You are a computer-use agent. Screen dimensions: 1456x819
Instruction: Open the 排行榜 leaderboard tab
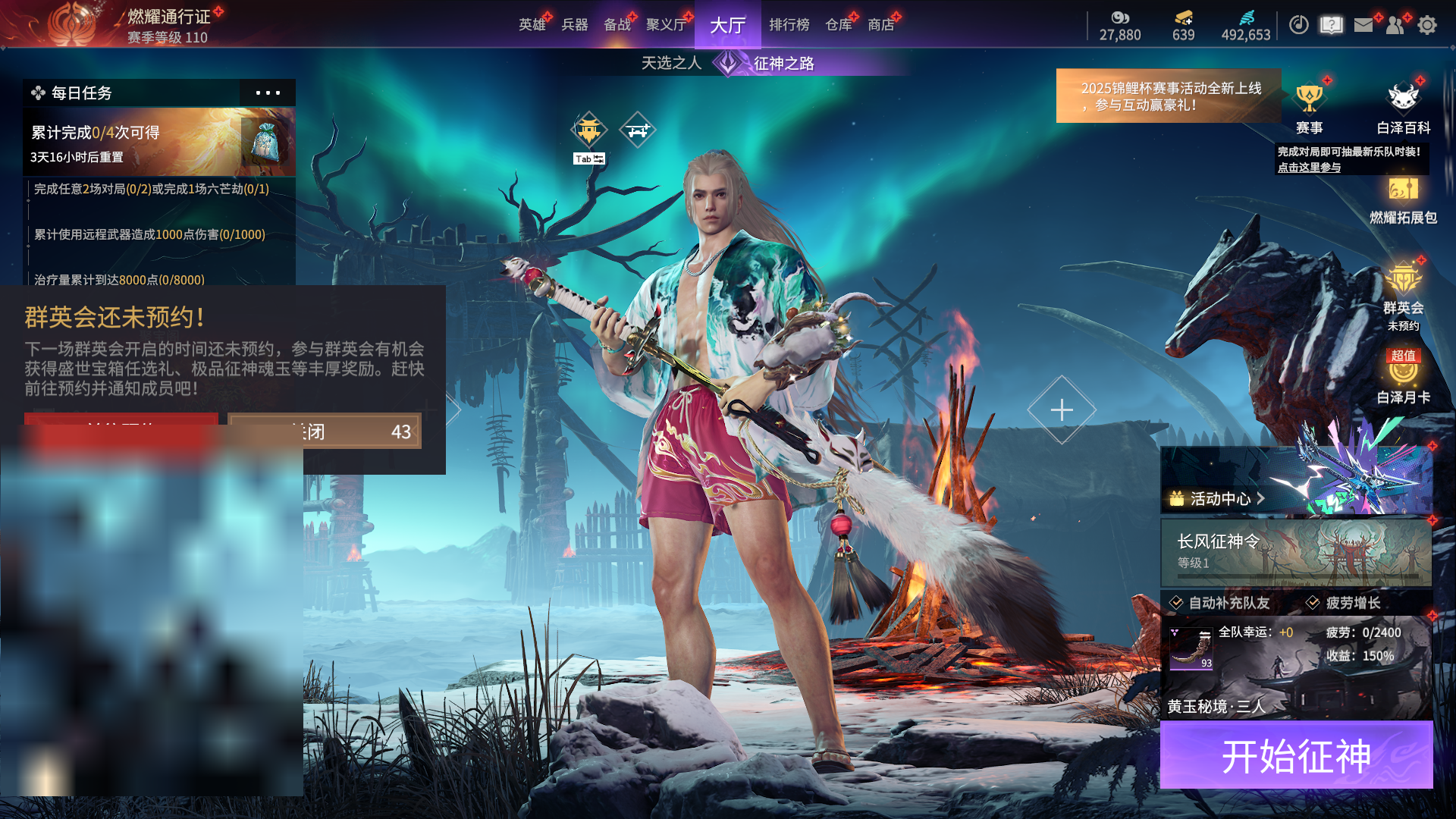[x=789, y=25]
